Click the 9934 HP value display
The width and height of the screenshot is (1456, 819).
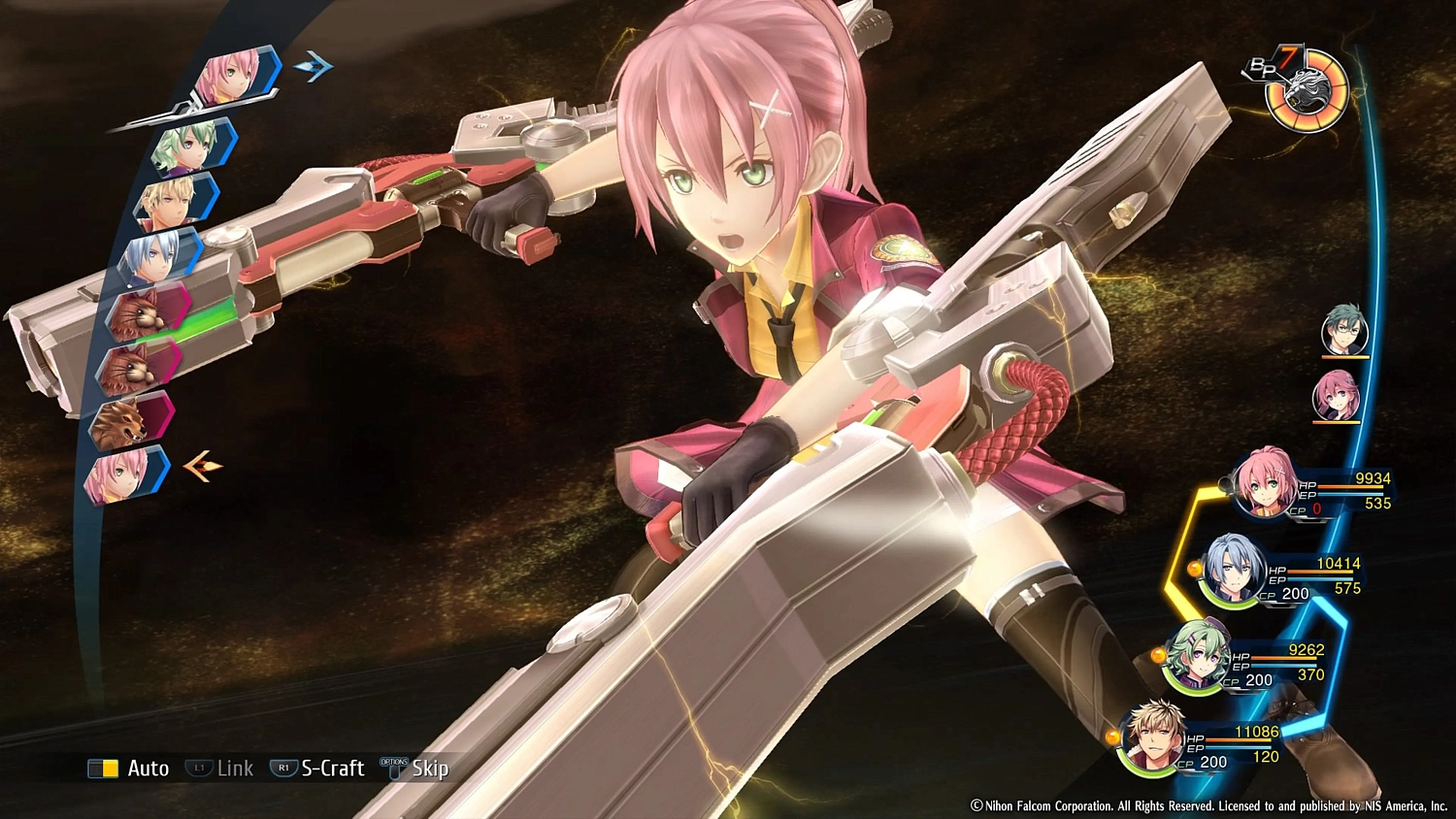[x=1373, y=477]
